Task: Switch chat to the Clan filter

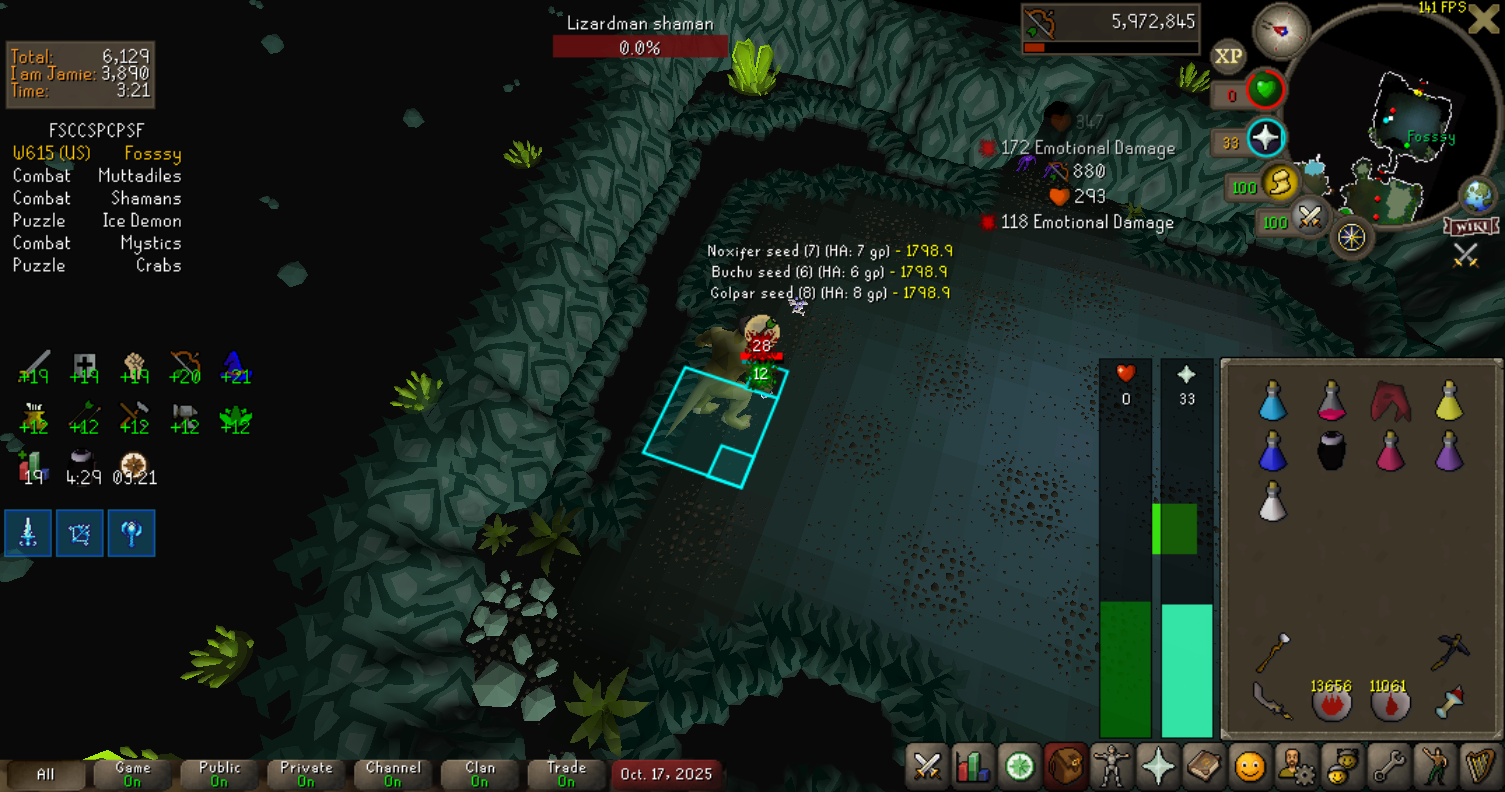Action: coord(480,773)
